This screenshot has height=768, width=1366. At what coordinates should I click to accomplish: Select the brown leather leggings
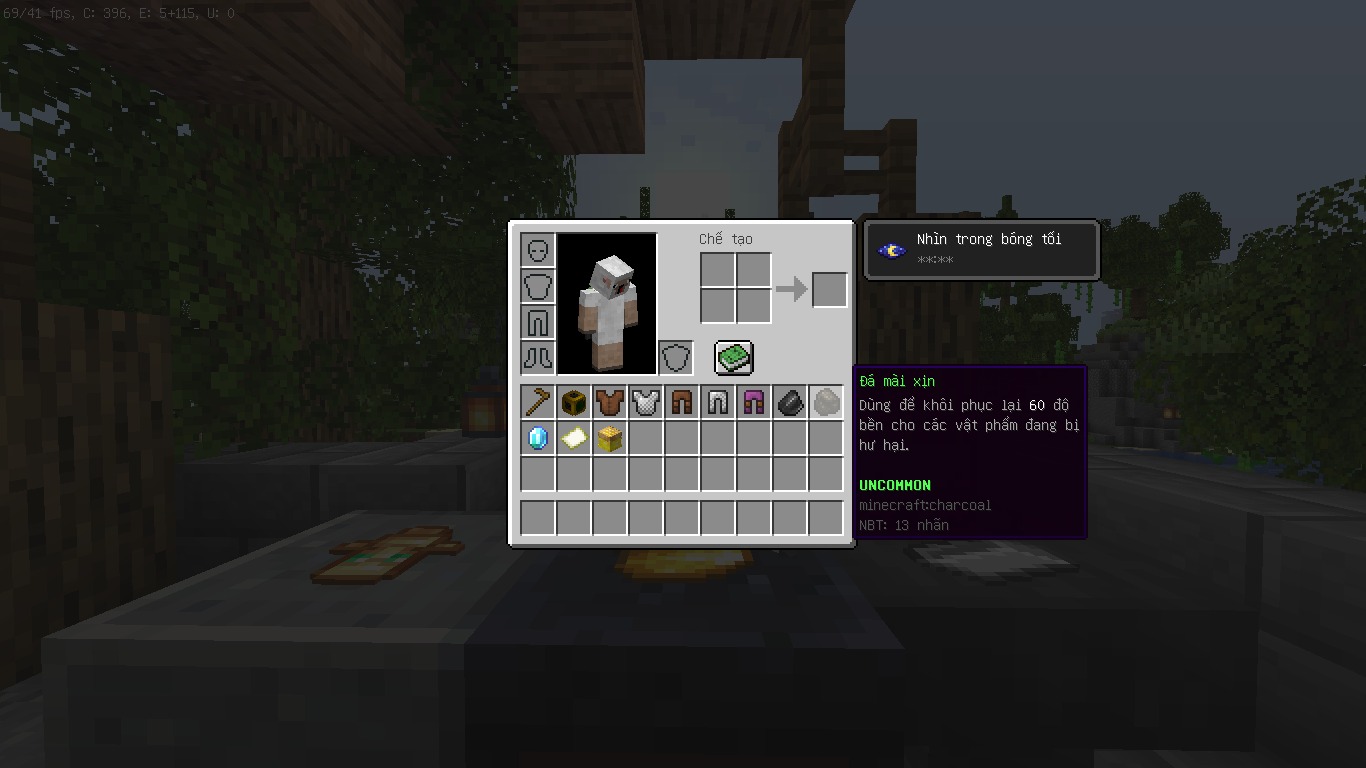pos(682,402)
